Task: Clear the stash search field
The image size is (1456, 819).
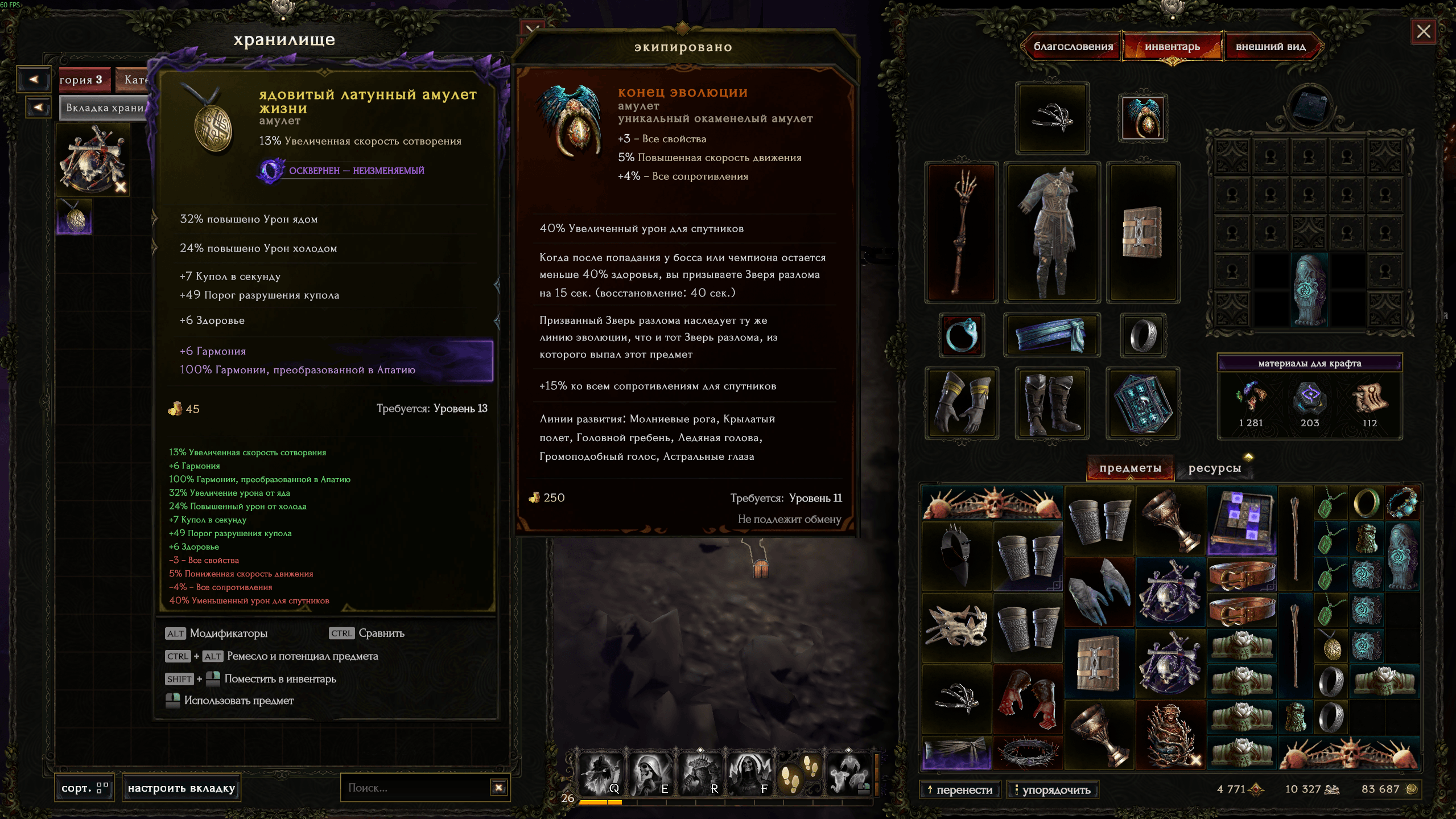Action: 498,788
